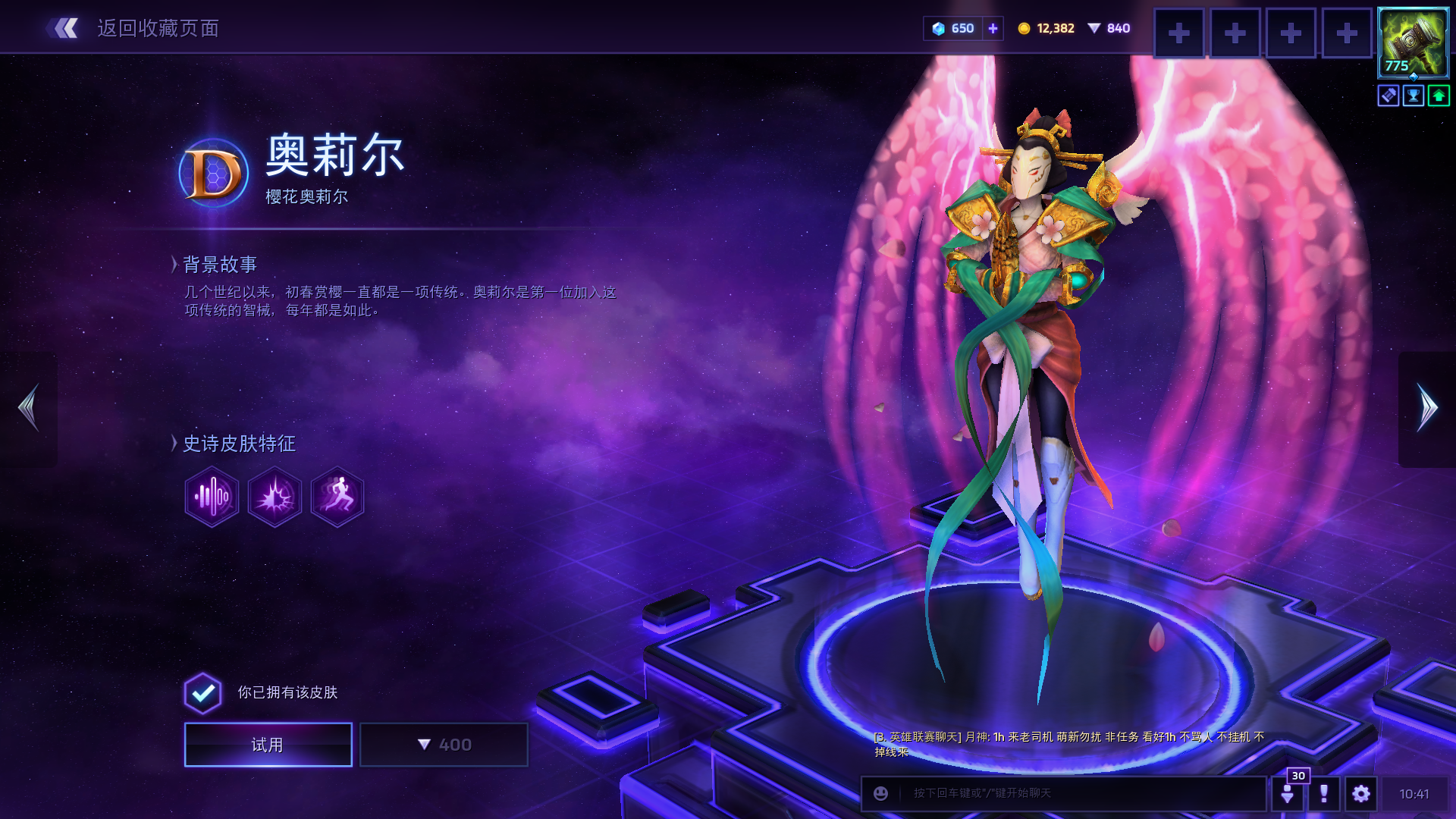Show the next skin with the right arrow

tap(1427, 409)
